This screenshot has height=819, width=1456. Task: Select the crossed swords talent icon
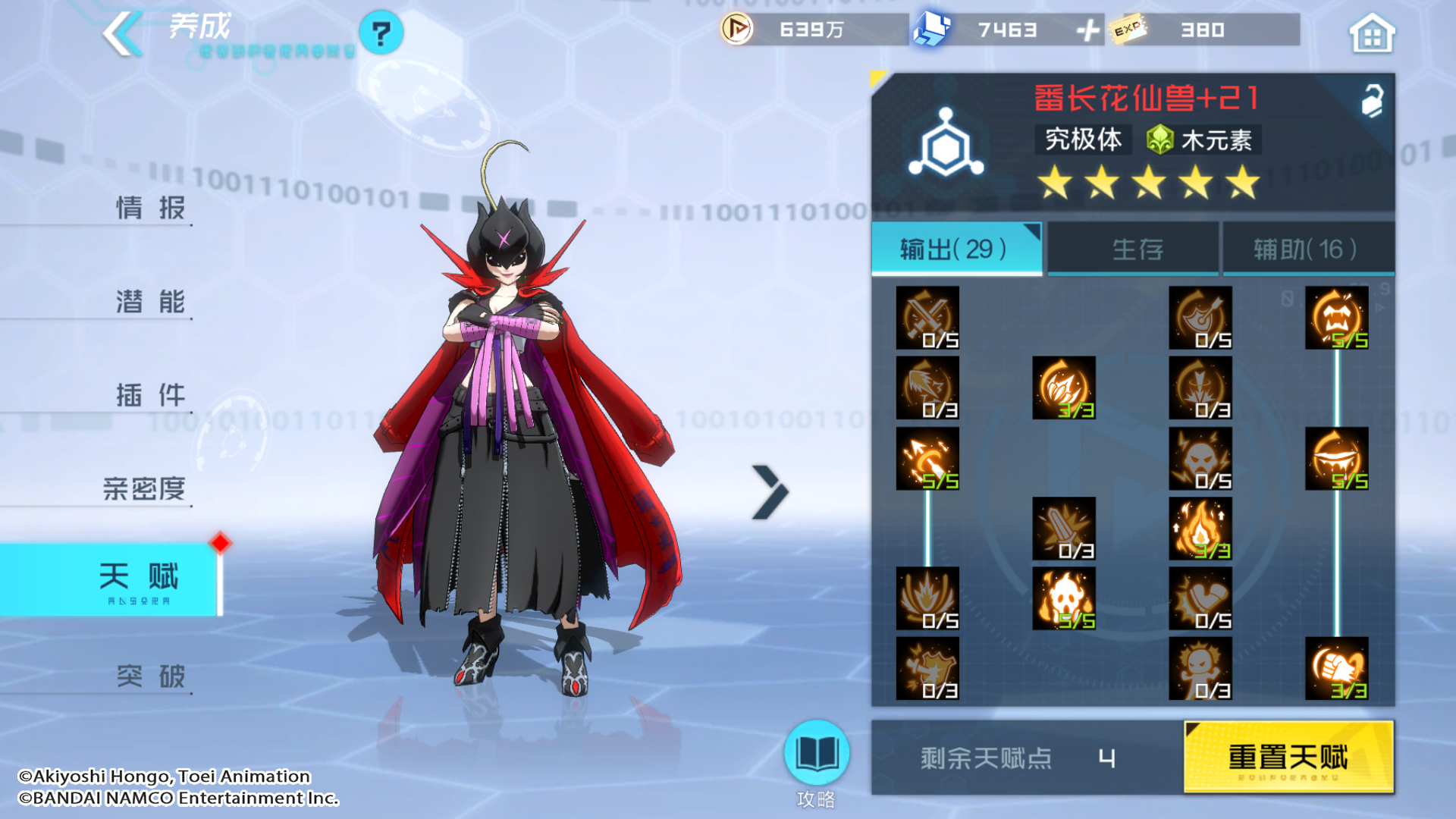coord(927,318)
